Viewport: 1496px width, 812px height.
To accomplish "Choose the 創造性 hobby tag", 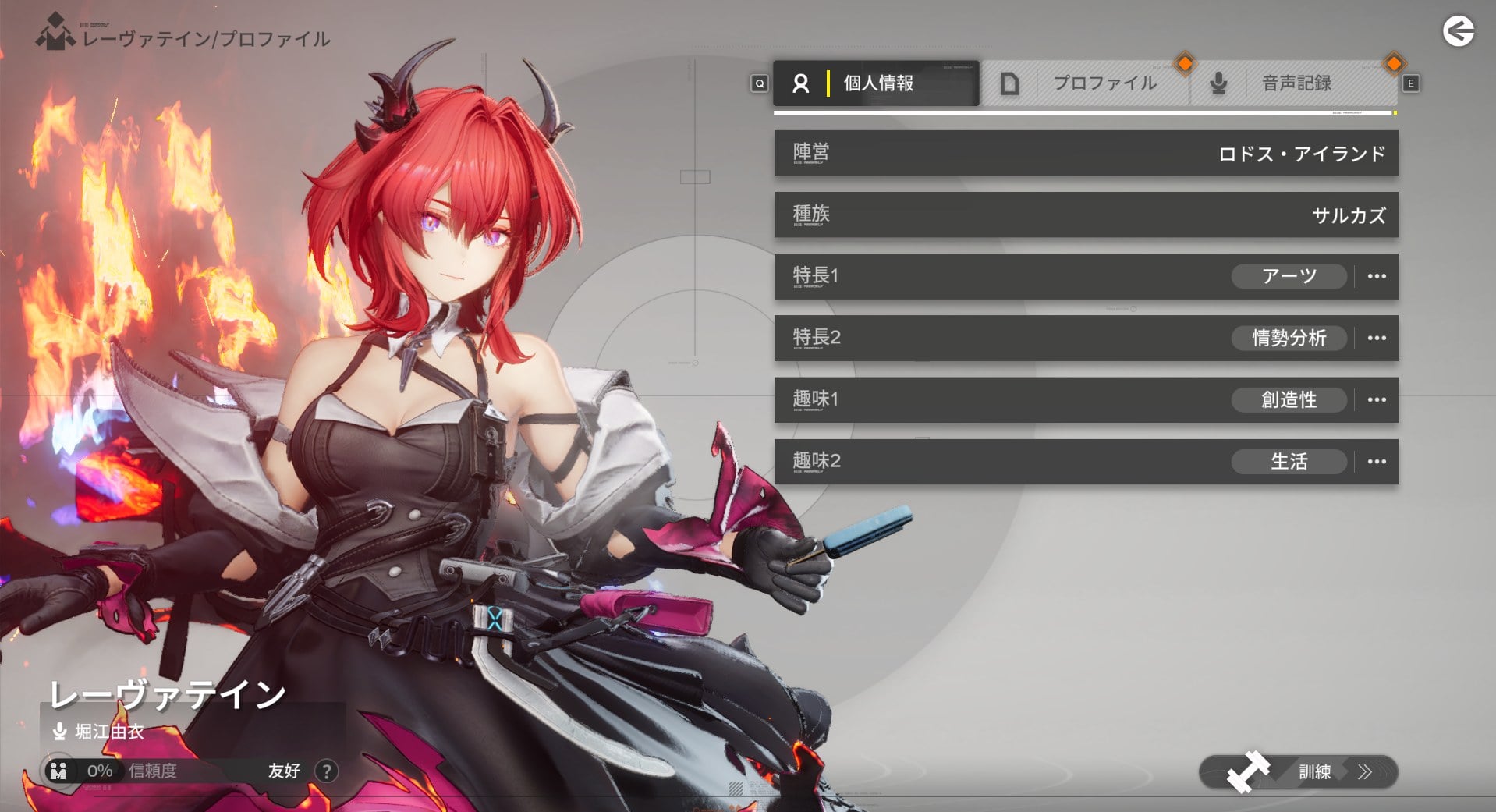I will (x=1289, y=399).
